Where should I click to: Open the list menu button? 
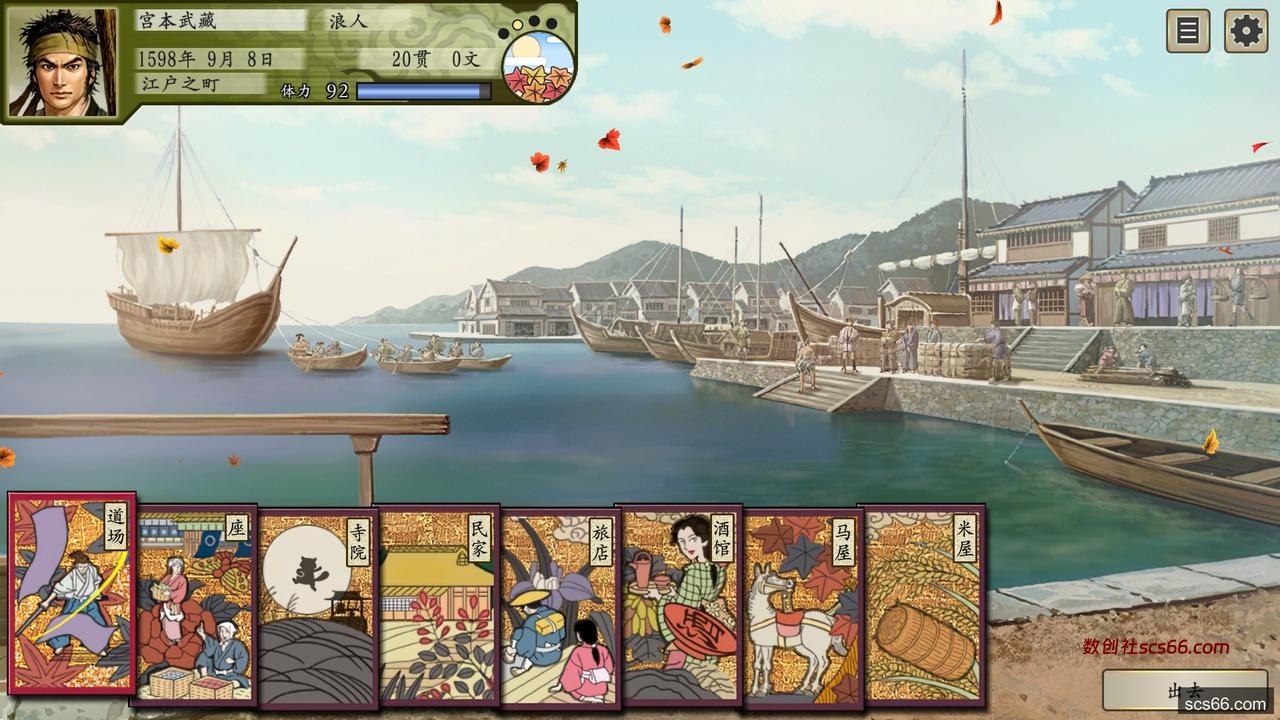coord(1188,31)
